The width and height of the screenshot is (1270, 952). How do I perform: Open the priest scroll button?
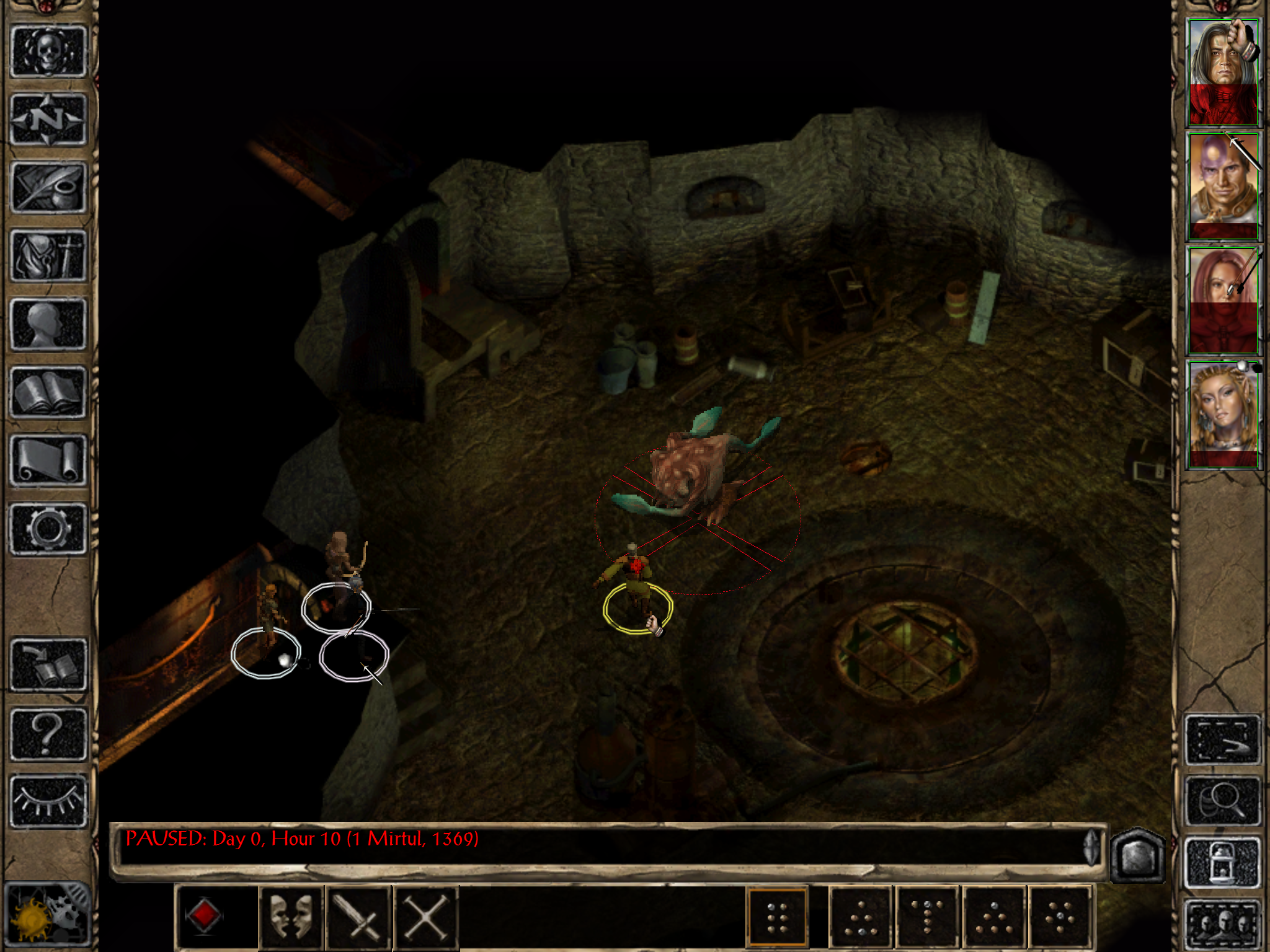[x=48, y=461]
